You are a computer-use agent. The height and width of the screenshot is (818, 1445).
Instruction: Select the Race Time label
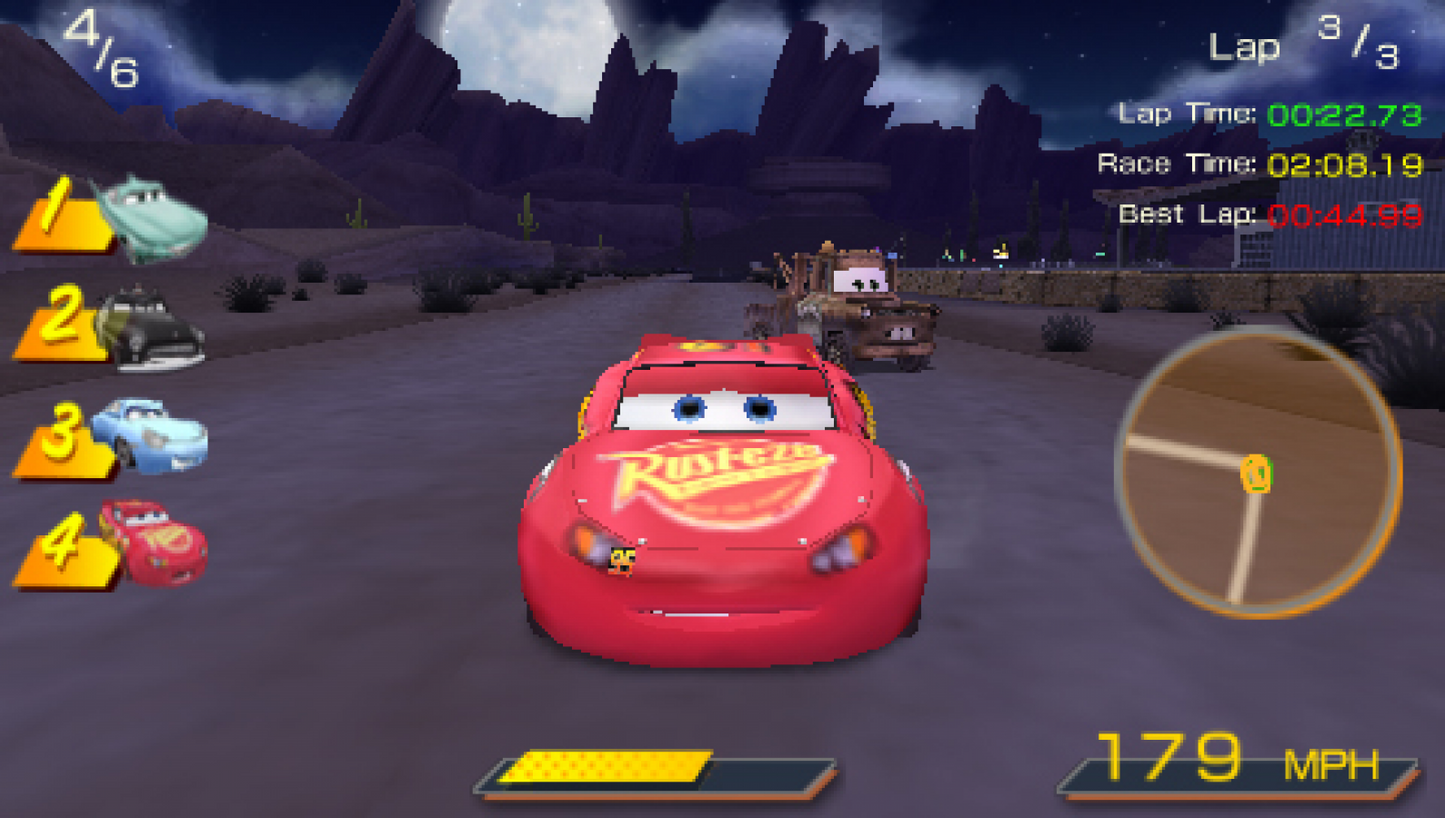[x=1177, y=162]
